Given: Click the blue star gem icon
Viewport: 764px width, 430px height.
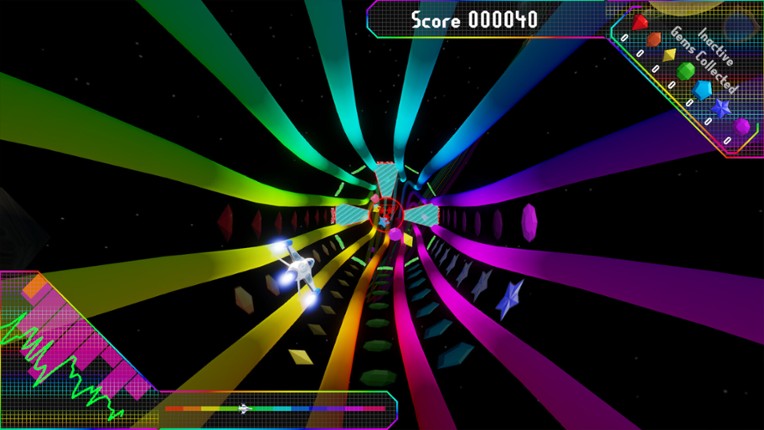Looking at the screenshot, I should [x=721, y=107].
